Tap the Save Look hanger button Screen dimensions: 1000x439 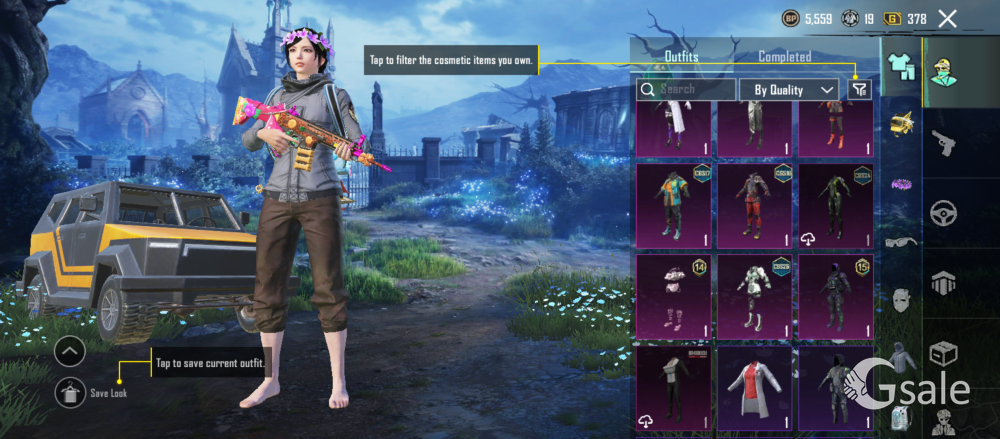[x=70, y=392]
